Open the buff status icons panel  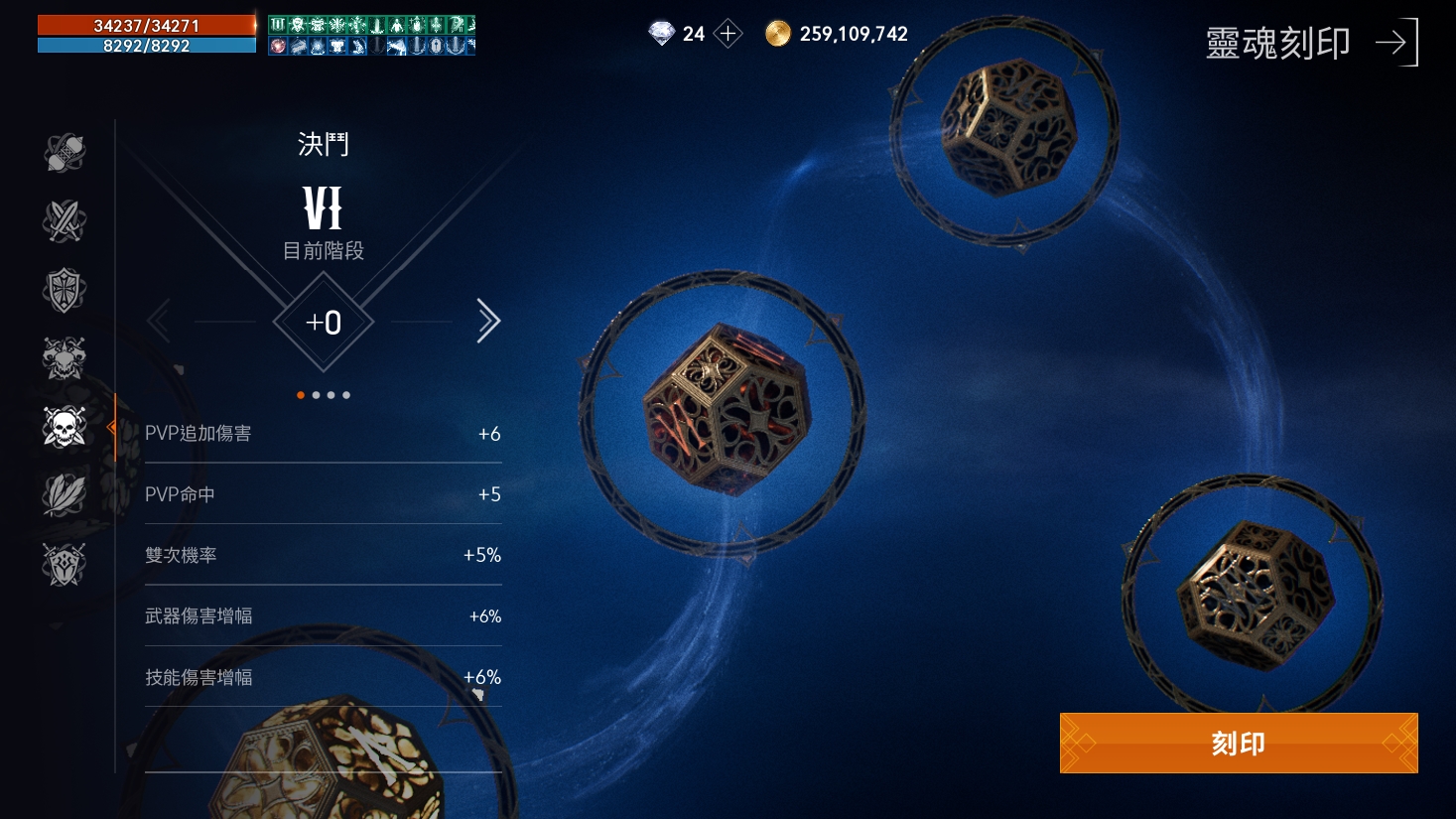click(x=371, y=35)
